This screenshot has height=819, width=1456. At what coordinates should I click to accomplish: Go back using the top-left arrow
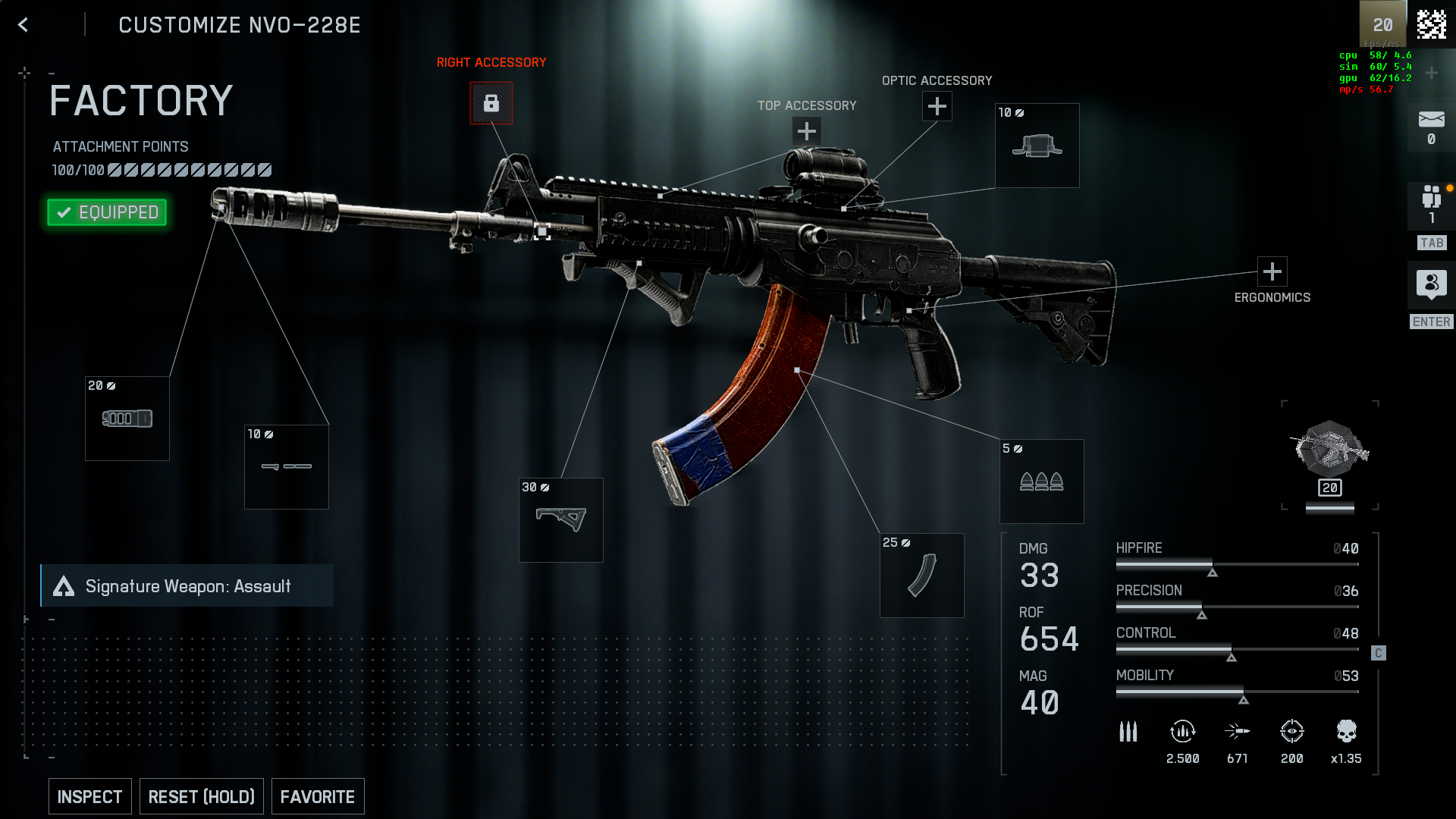tap(23, 25)
